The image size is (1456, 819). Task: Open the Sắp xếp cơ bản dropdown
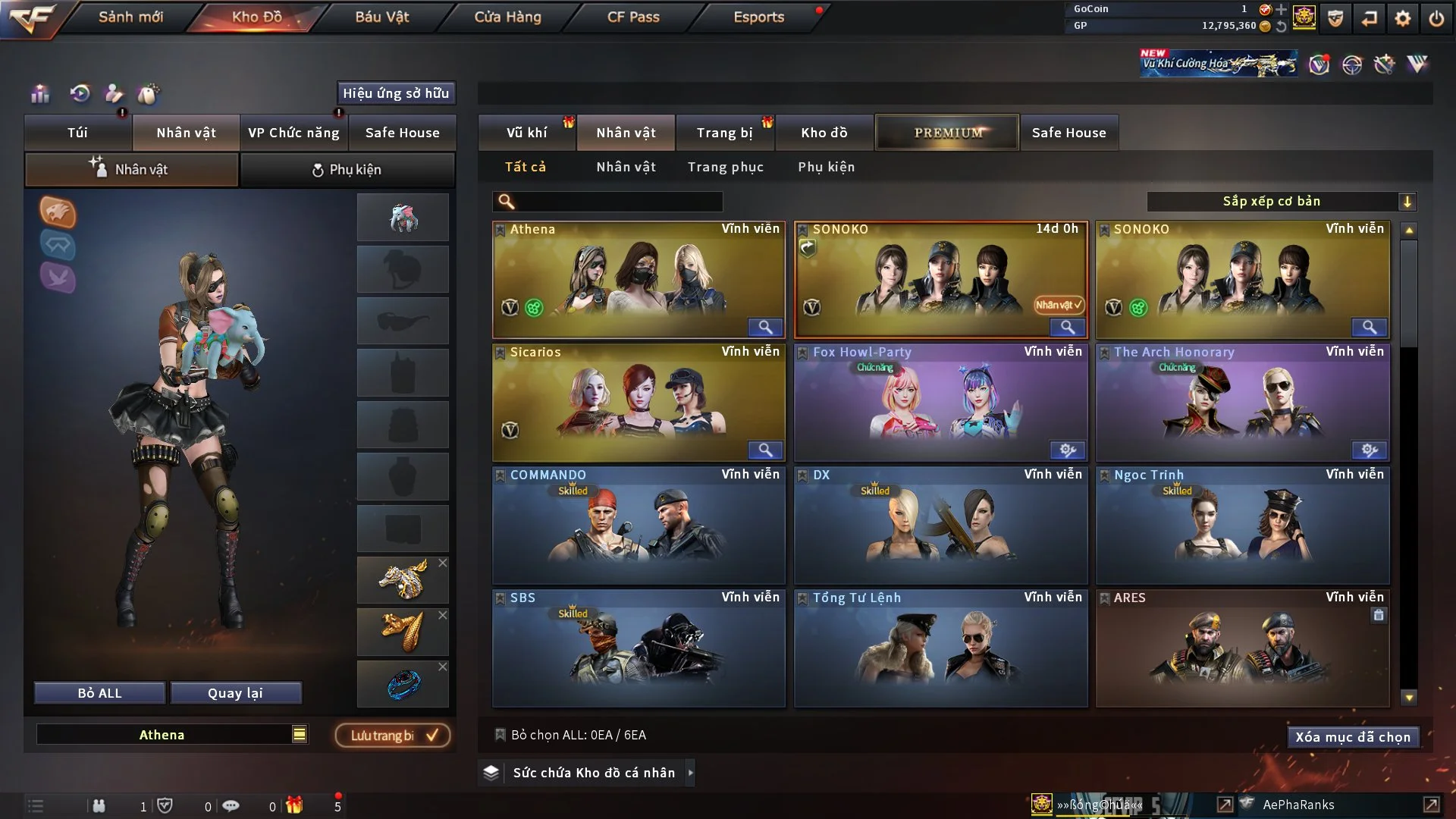coord(1281,201)
